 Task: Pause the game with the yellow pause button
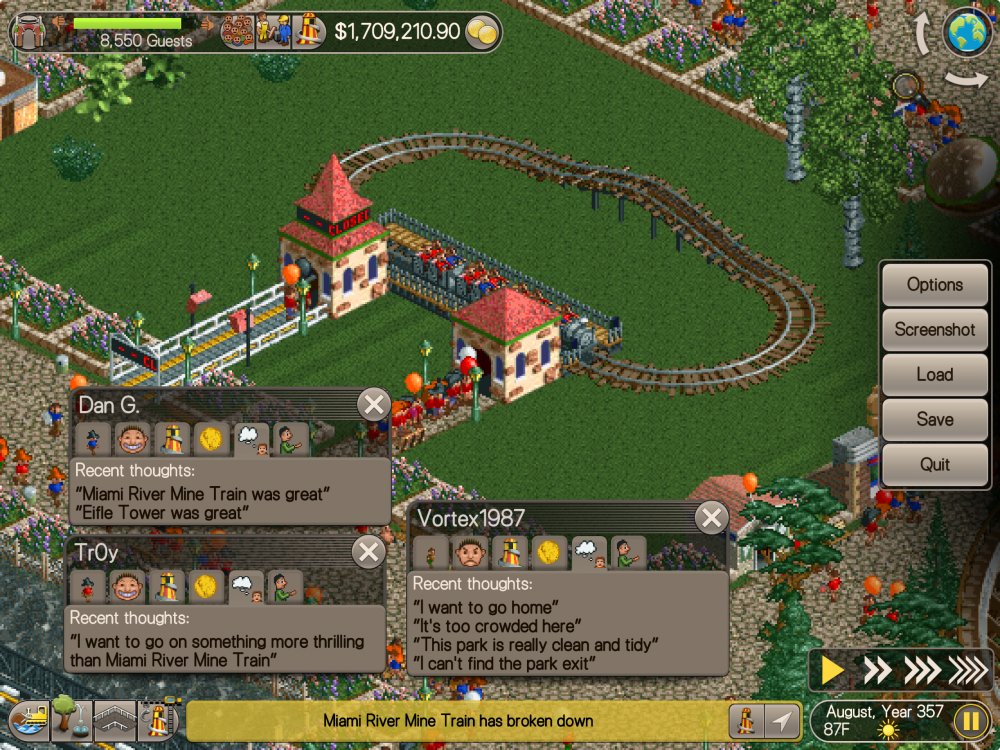tap(970, 720)
